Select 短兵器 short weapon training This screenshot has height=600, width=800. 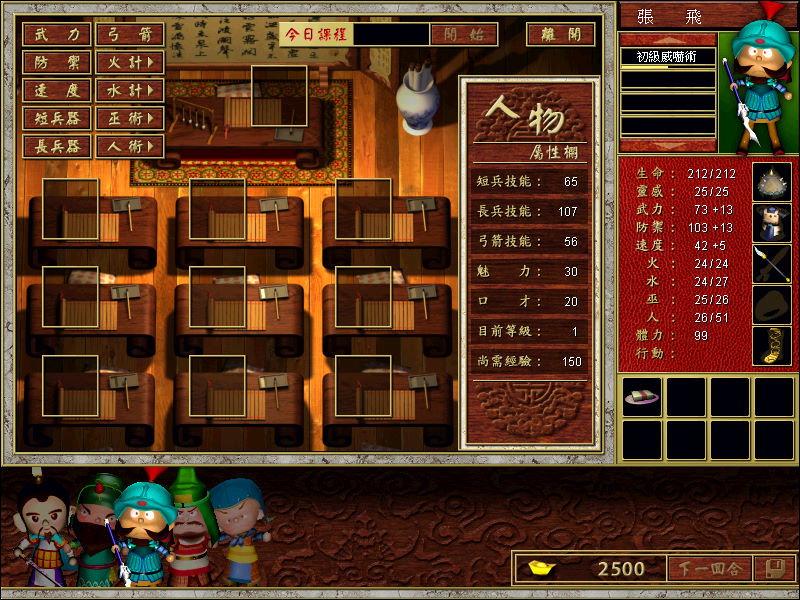point(57,118)
